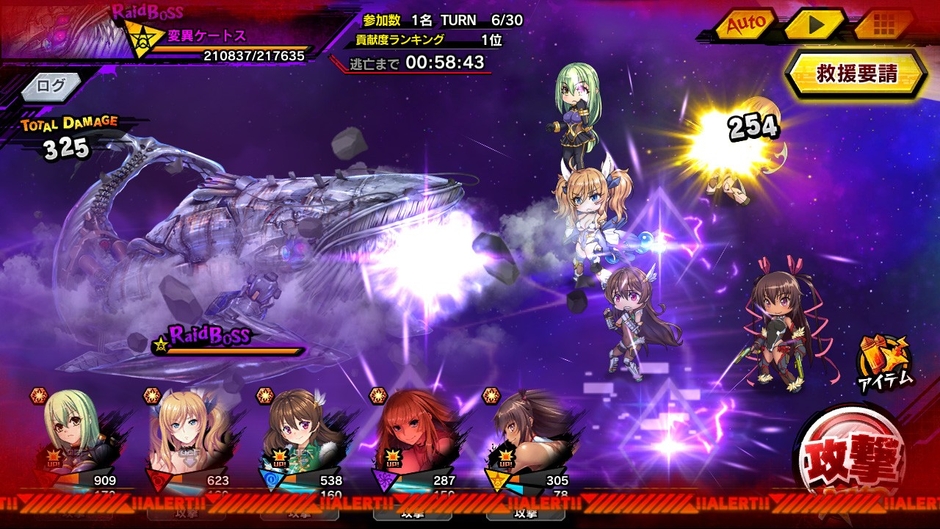Screen dimensions: 940x529
Task: Hit the red 攻撃 attack button
Action: click(x=852, y=460)
